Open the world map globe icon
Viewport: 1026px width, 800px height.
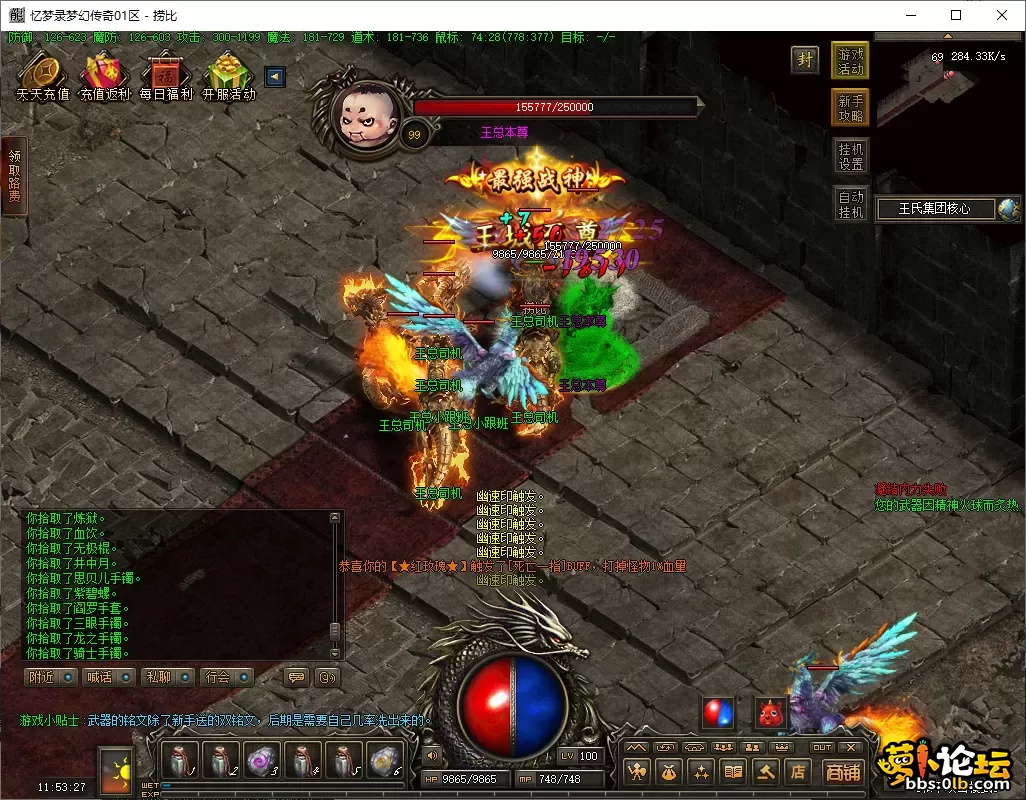tap(1008, 208)
